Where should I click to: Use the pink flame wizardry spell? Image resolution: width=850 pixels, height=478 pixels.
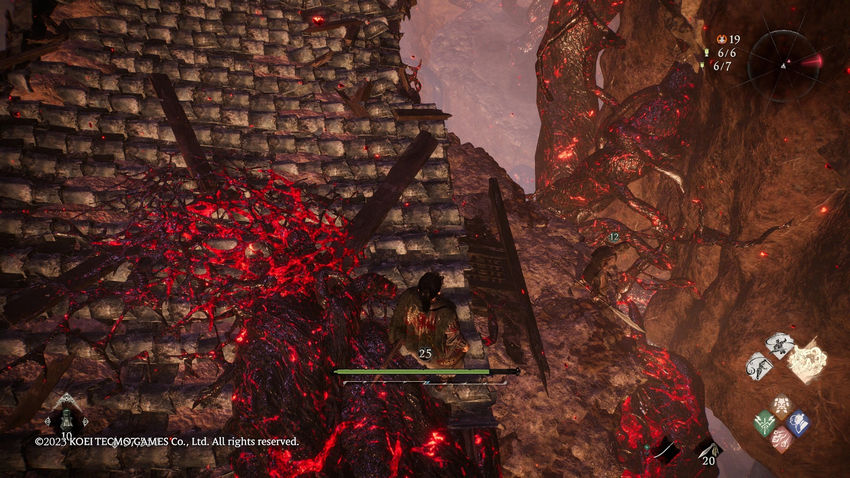pyautogui.click(x=781, y=440)
